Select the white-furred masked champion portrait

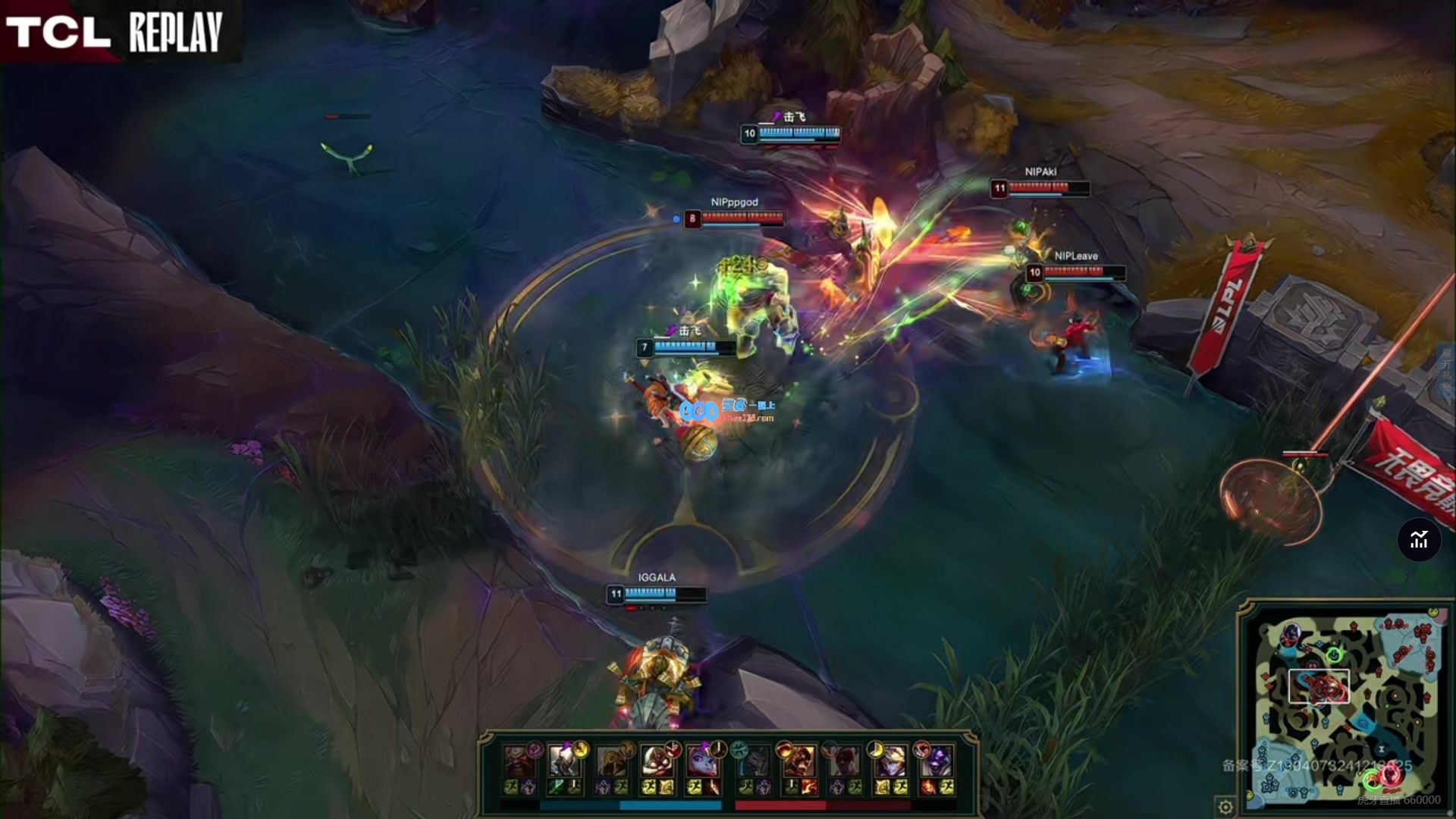tap(656, 761)
